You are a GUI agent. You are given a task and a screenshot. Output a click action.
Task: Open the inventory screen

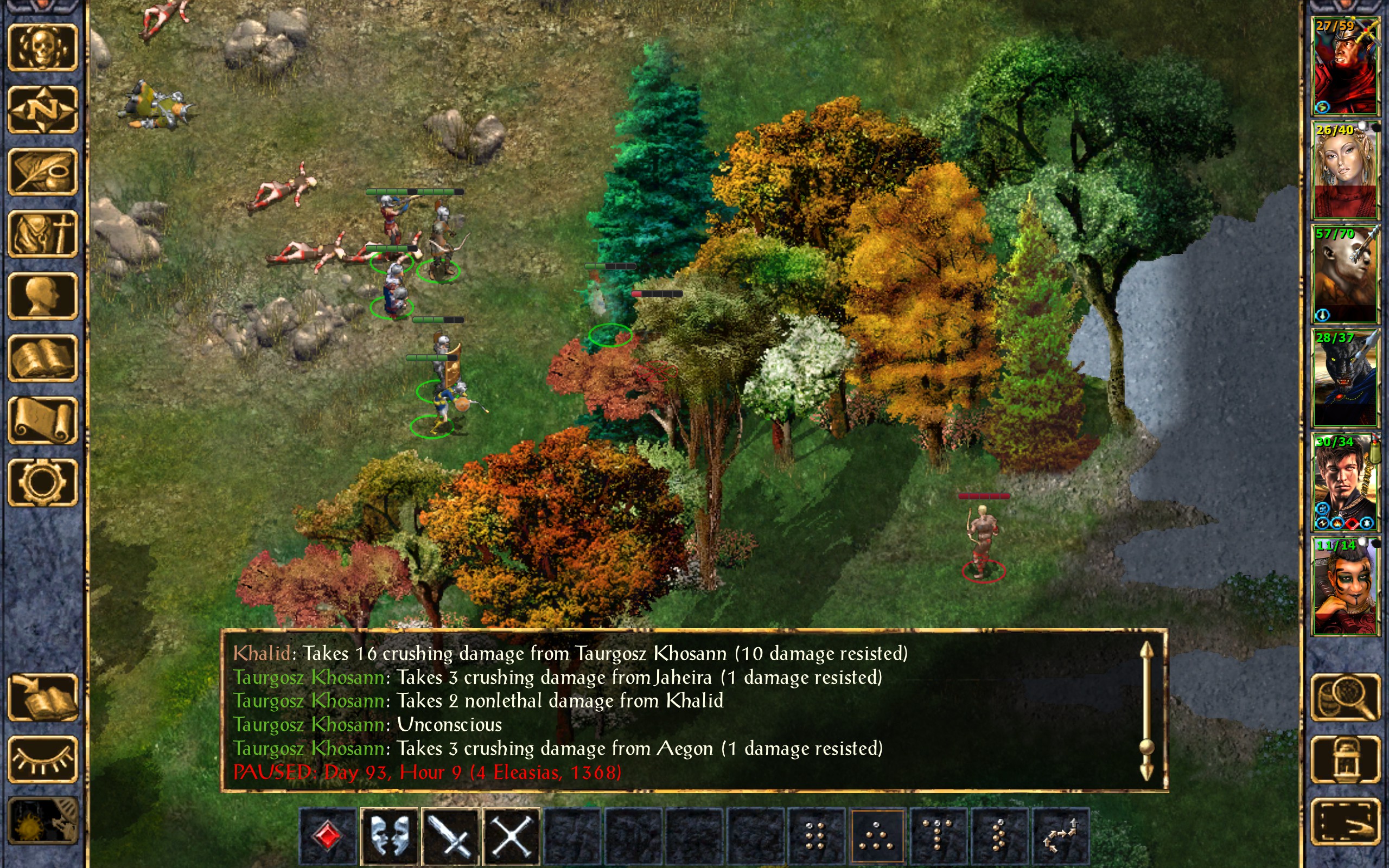[42, 234]
